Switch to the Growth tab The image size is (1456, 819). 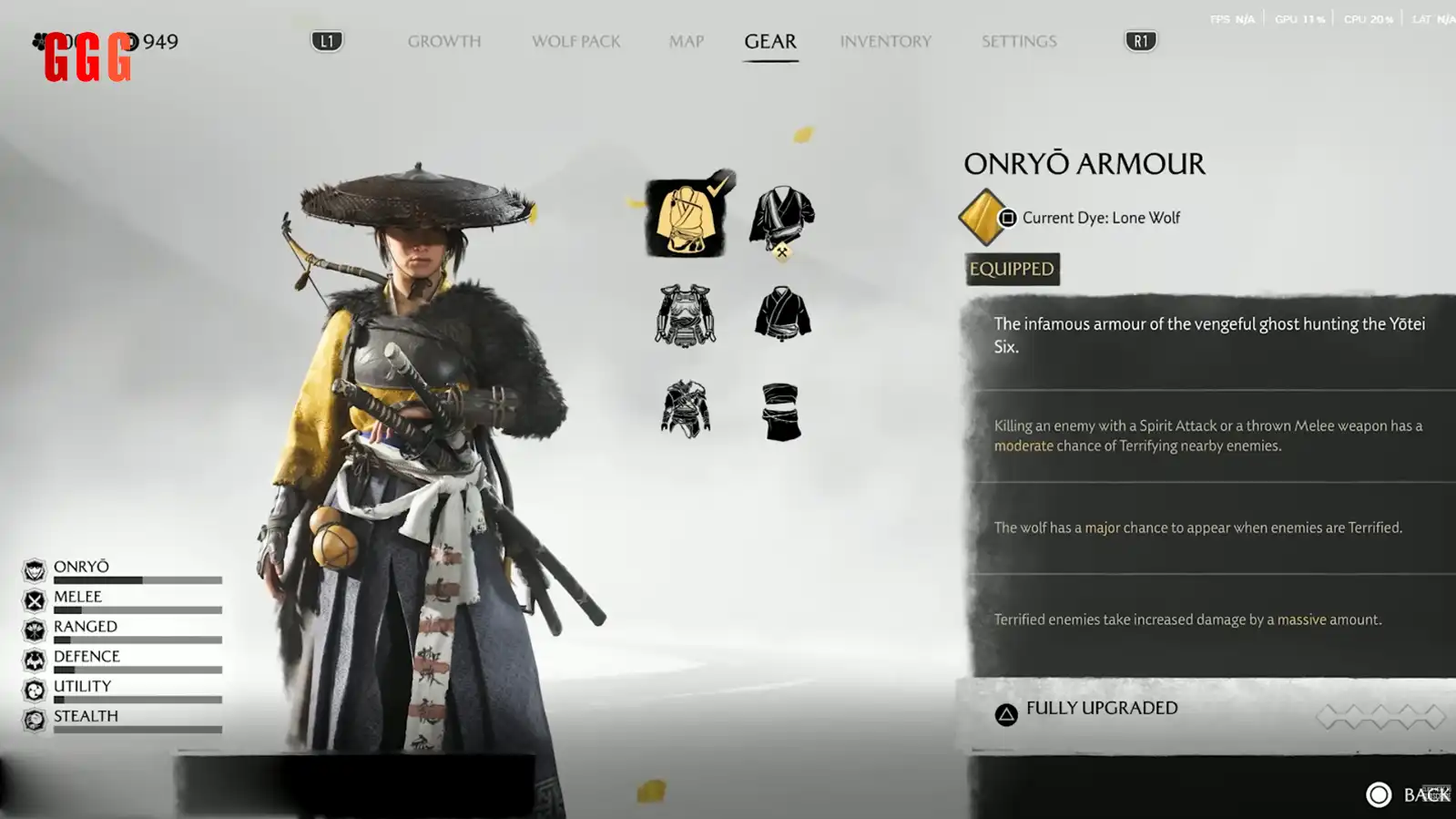point(443,41)
